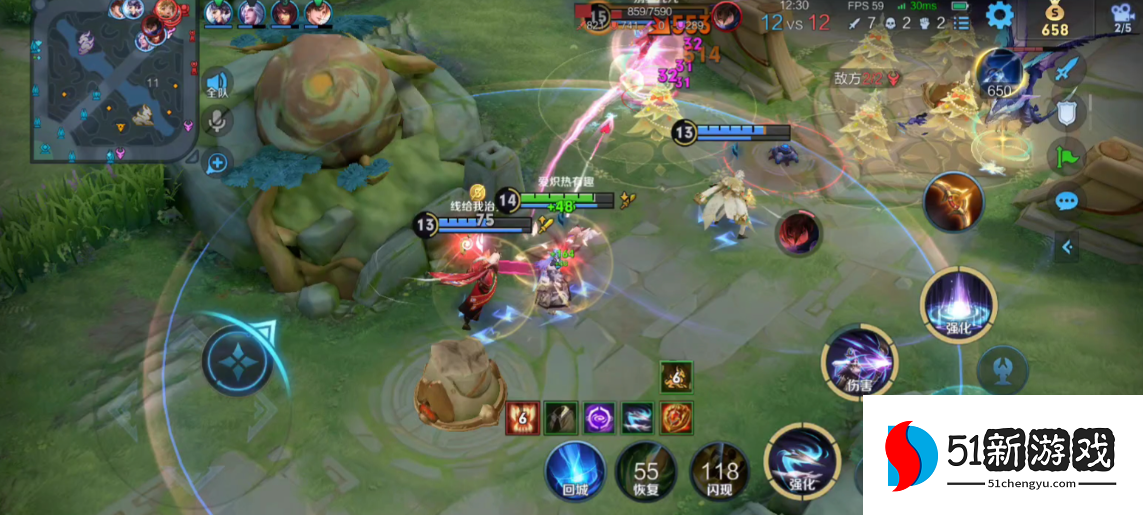The image size is (1143, 515).
Task: Open the gold shop showing 658
Action: 1055,19
